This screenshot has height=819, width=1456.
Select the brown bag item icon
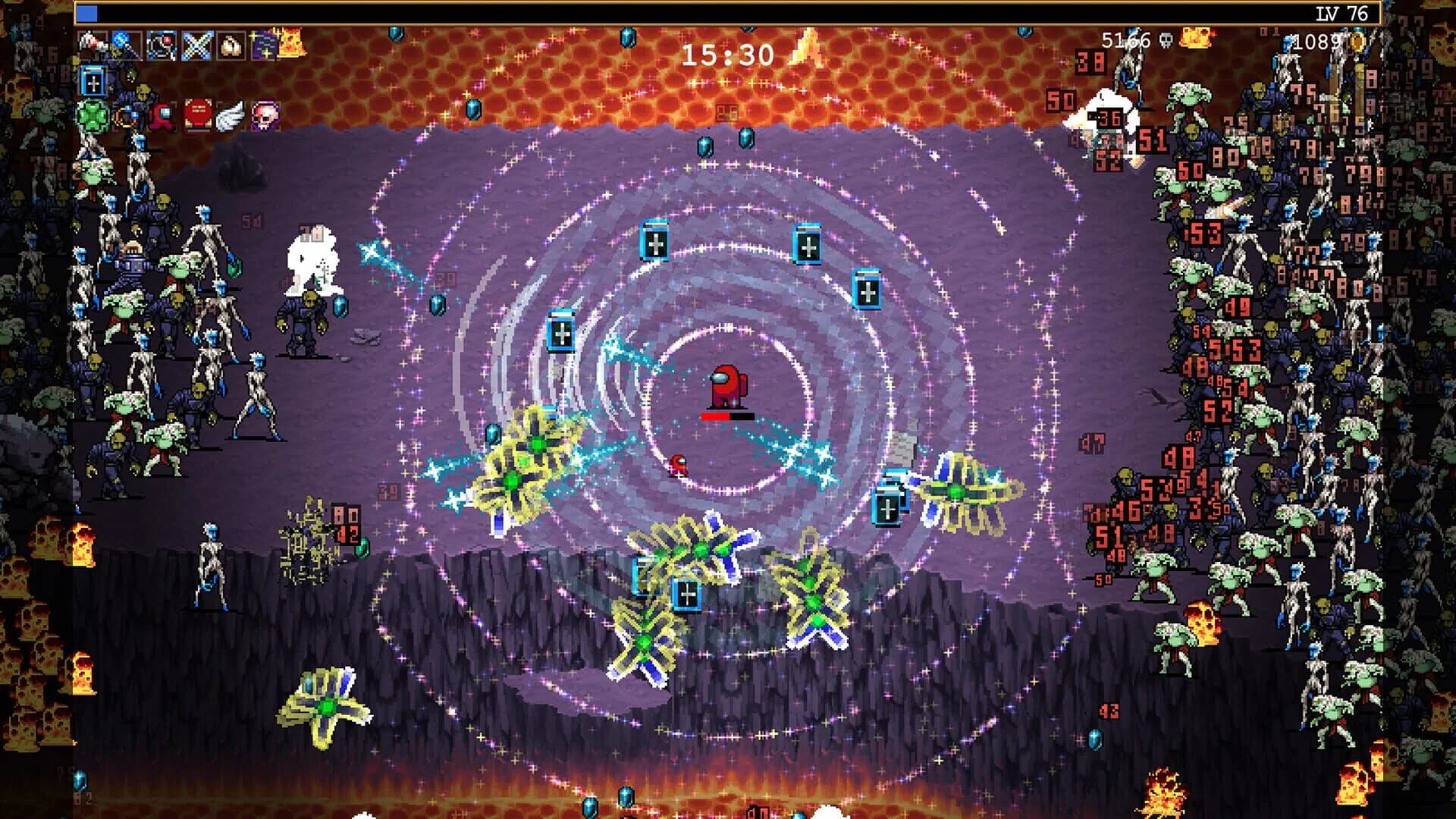tap(230, 43)
